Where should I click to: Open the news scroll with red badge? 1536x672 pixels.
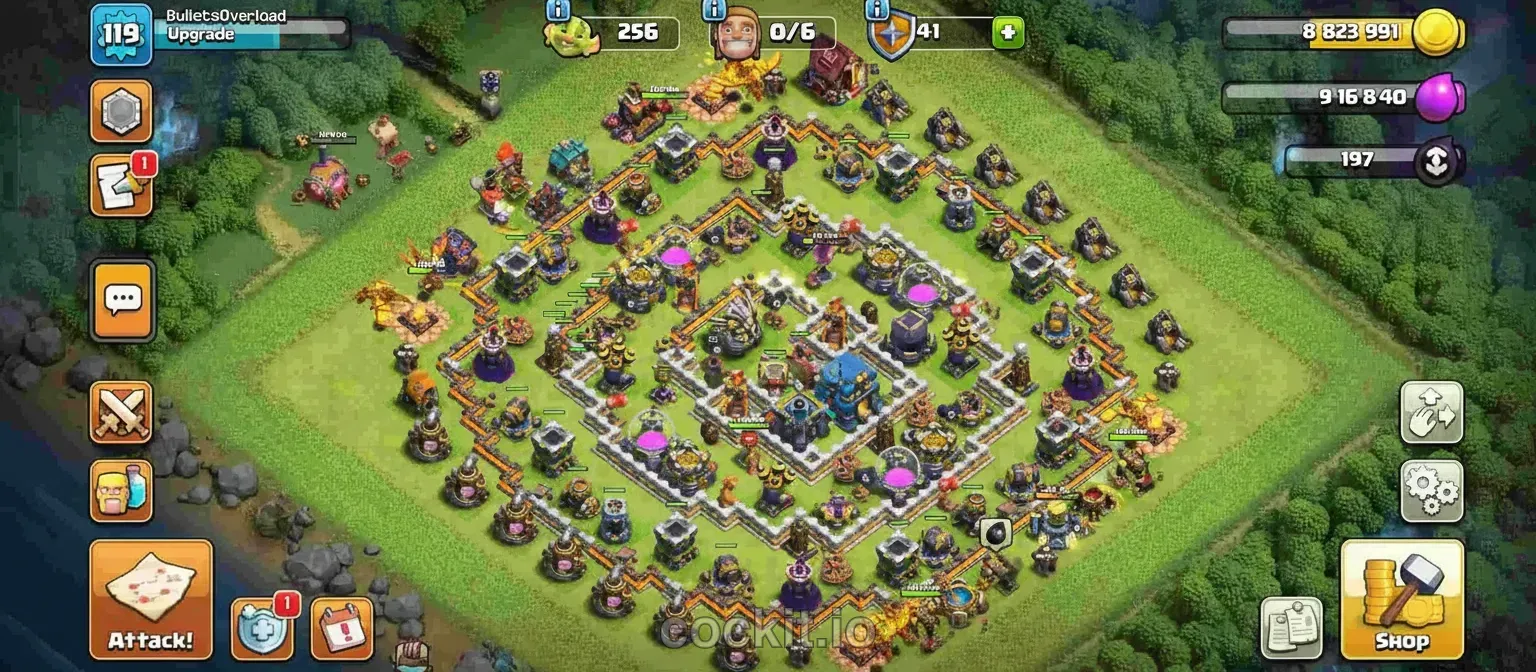(122, 186)
